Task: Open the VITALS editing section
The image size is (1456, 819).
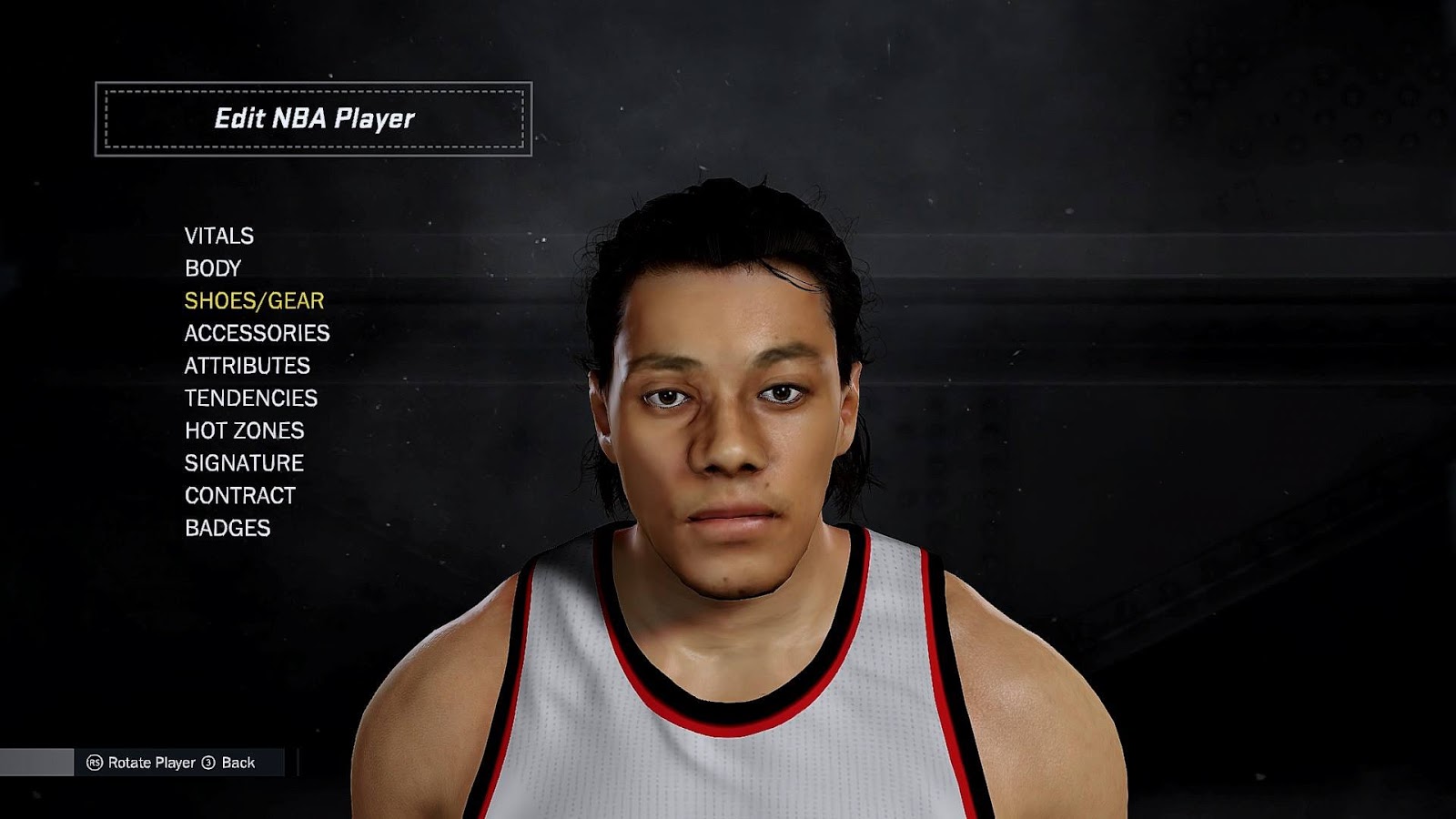Action: [x=220, y=234]
